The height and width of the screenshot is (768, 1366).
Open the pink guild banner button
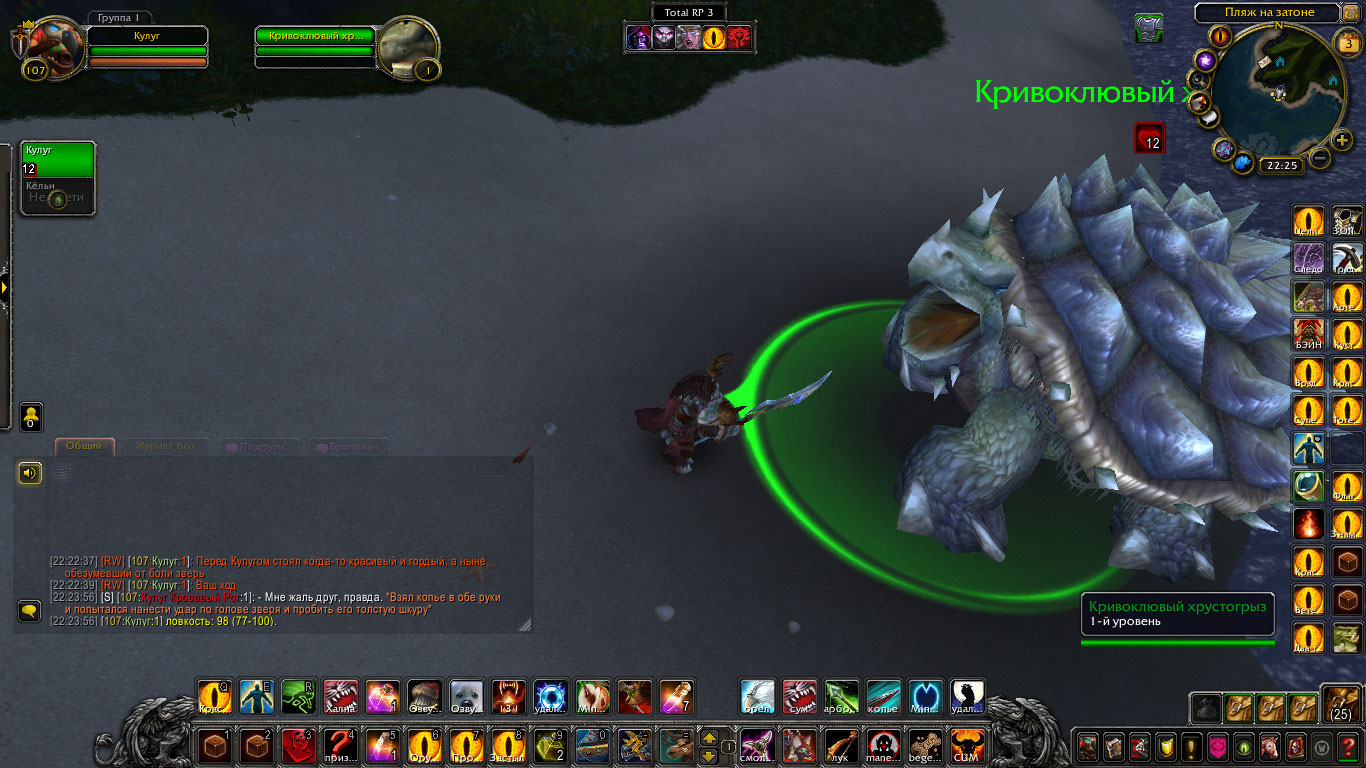point(1217,746)
